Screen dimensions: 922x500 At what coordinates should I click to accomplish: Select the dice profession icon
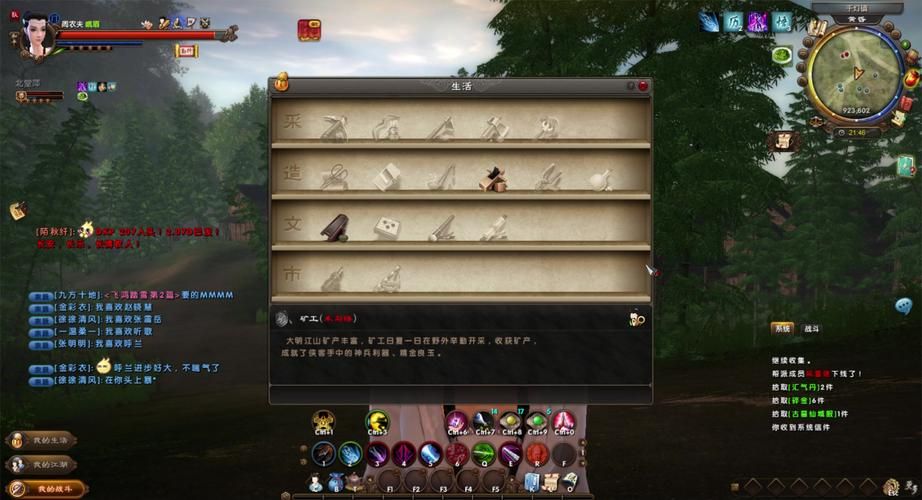click(x=387, y=228)
